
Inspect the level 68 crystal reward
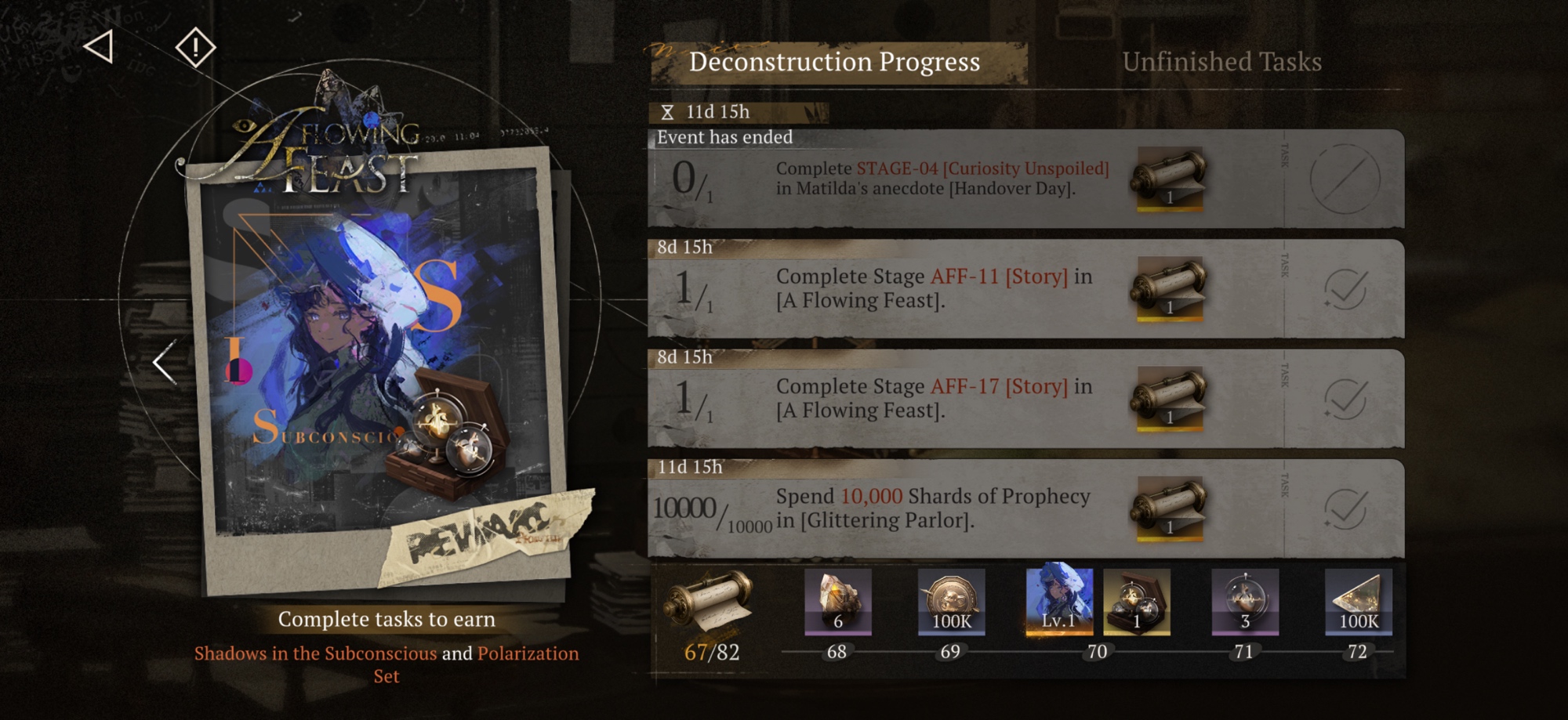[x=837, y=602]
